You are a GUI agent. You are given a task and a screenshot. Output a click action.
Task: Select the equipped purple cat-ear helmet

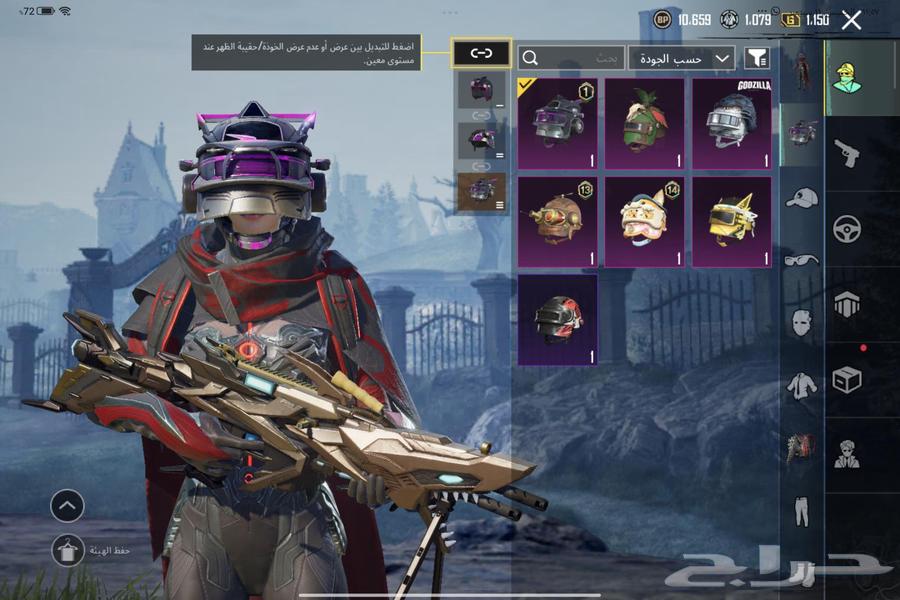point(557,123)
